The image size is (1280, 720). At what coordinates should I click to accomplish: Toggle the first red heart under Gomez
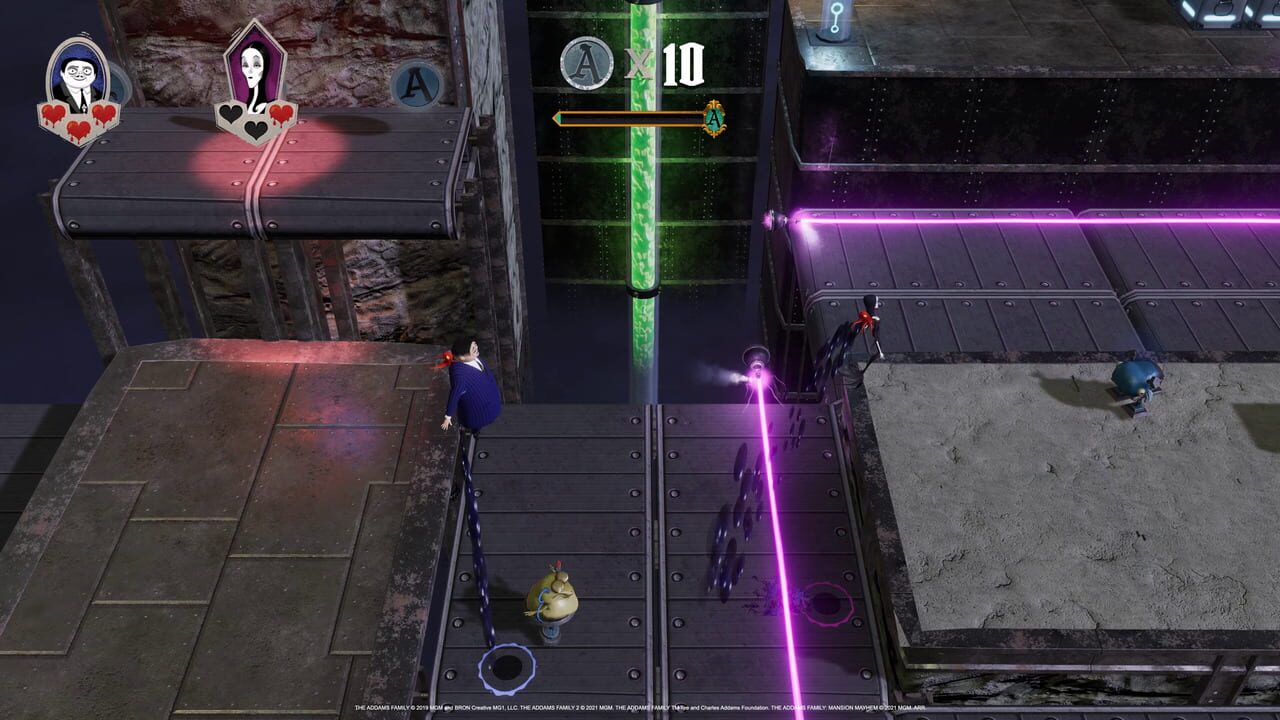pos(56,113)
